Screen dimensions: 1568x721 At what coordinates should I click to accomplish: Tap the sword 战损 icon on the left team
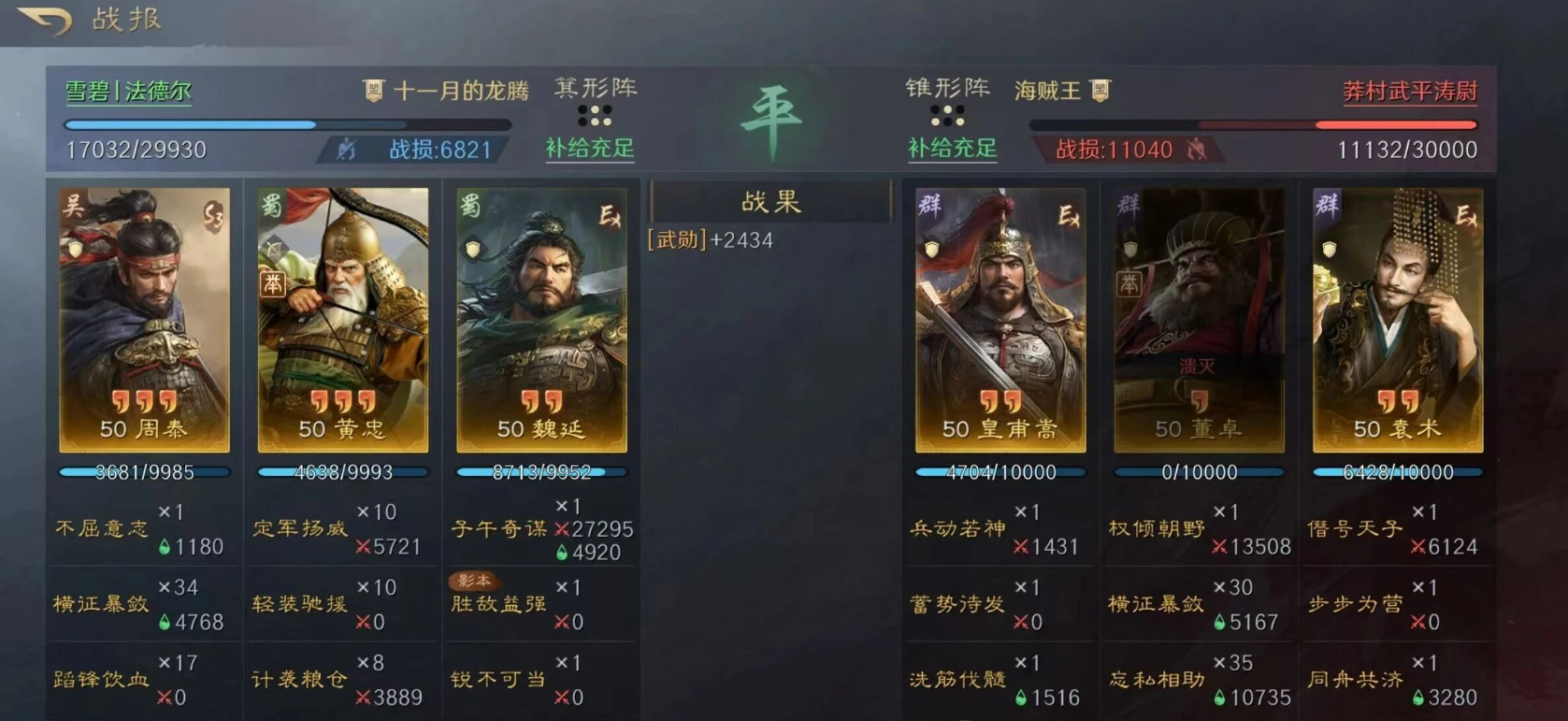(348, 150)
